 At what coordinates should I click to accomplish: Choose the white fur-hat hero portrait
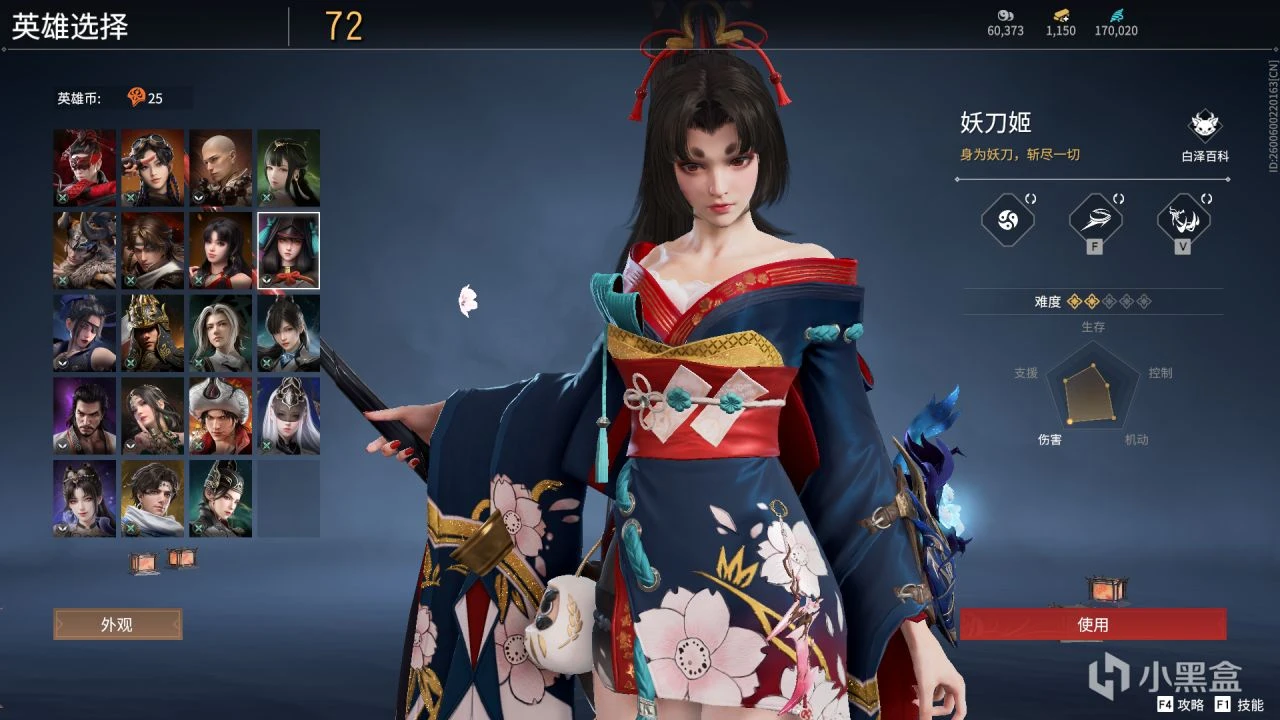220,415
